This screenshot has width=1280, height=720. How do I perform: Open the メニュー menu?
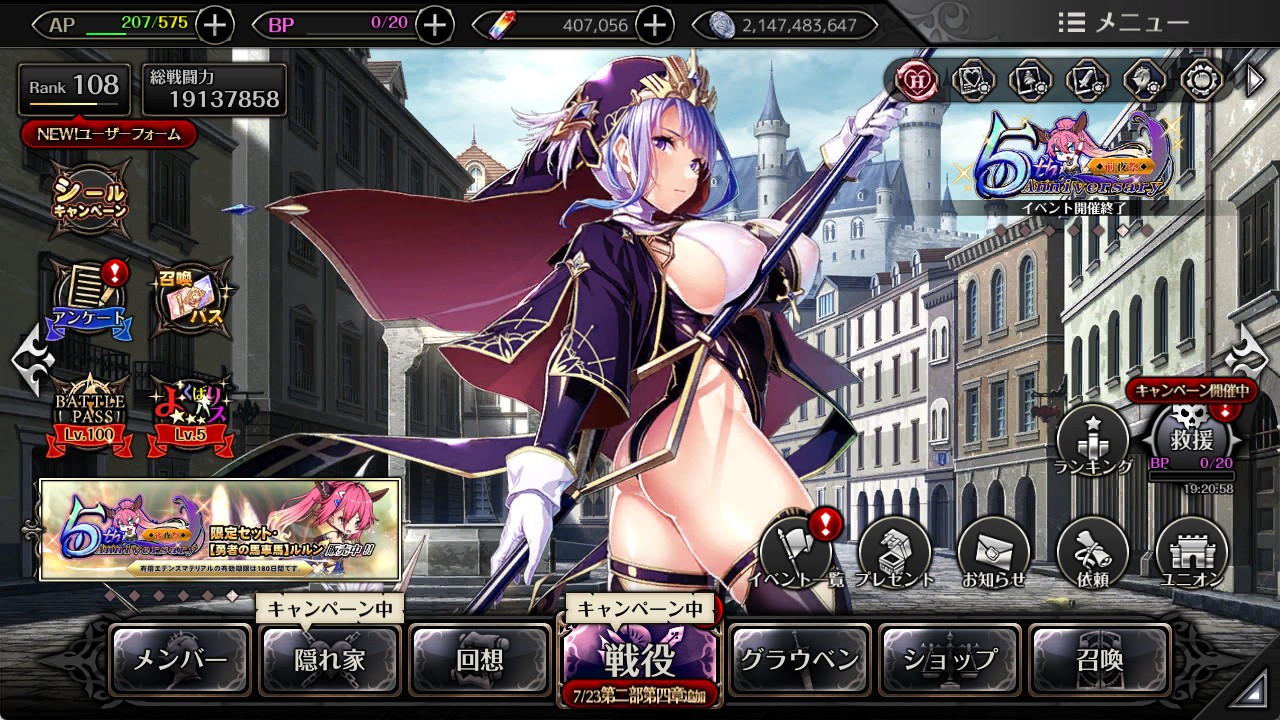click(x=1123, y=23)
